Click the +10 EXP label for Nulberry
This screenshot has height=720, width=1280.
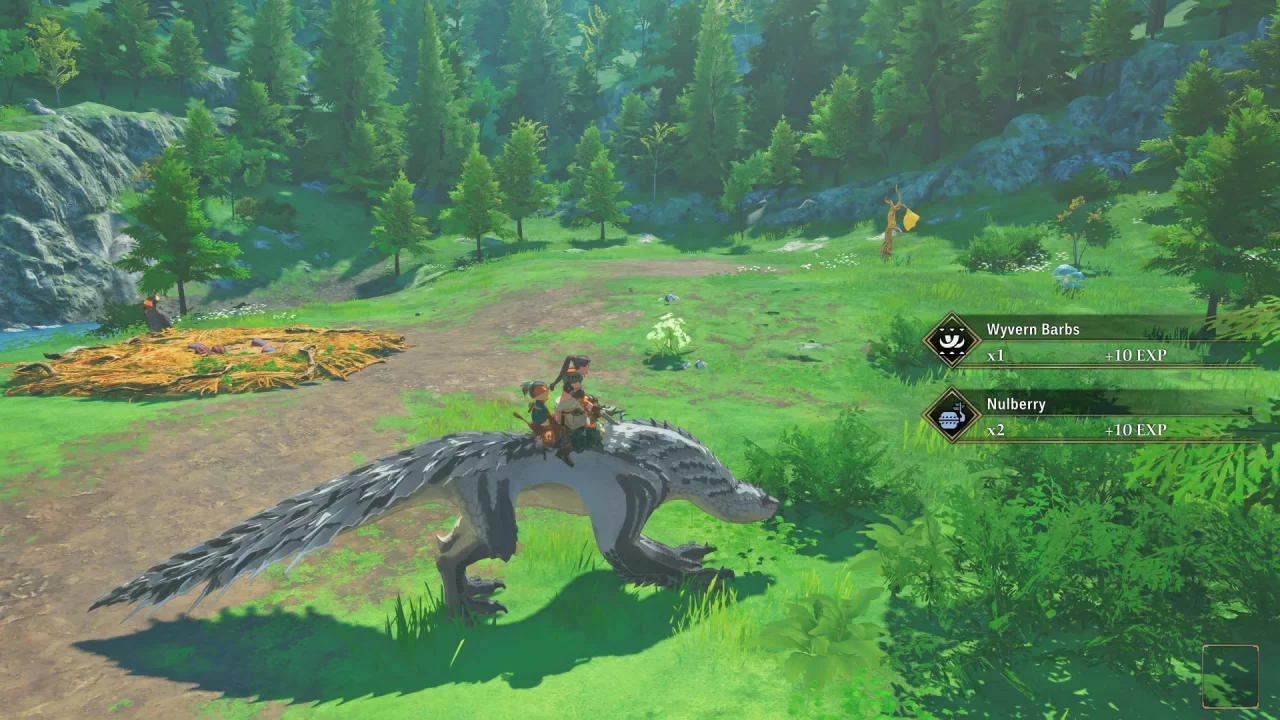point(1138,431)
